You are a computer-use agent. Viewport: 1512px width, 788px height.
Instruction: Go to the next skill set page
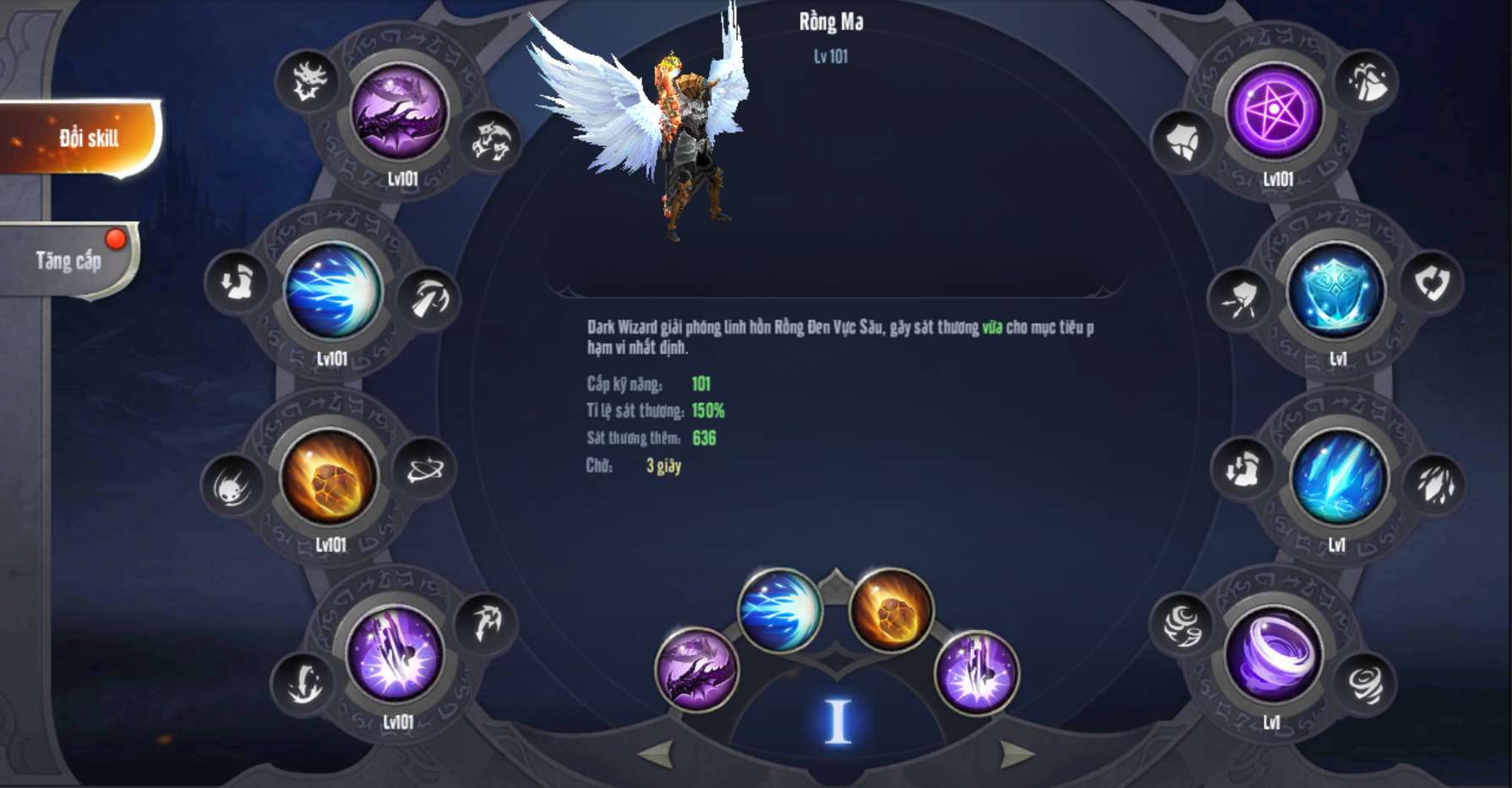[1017, 752]
